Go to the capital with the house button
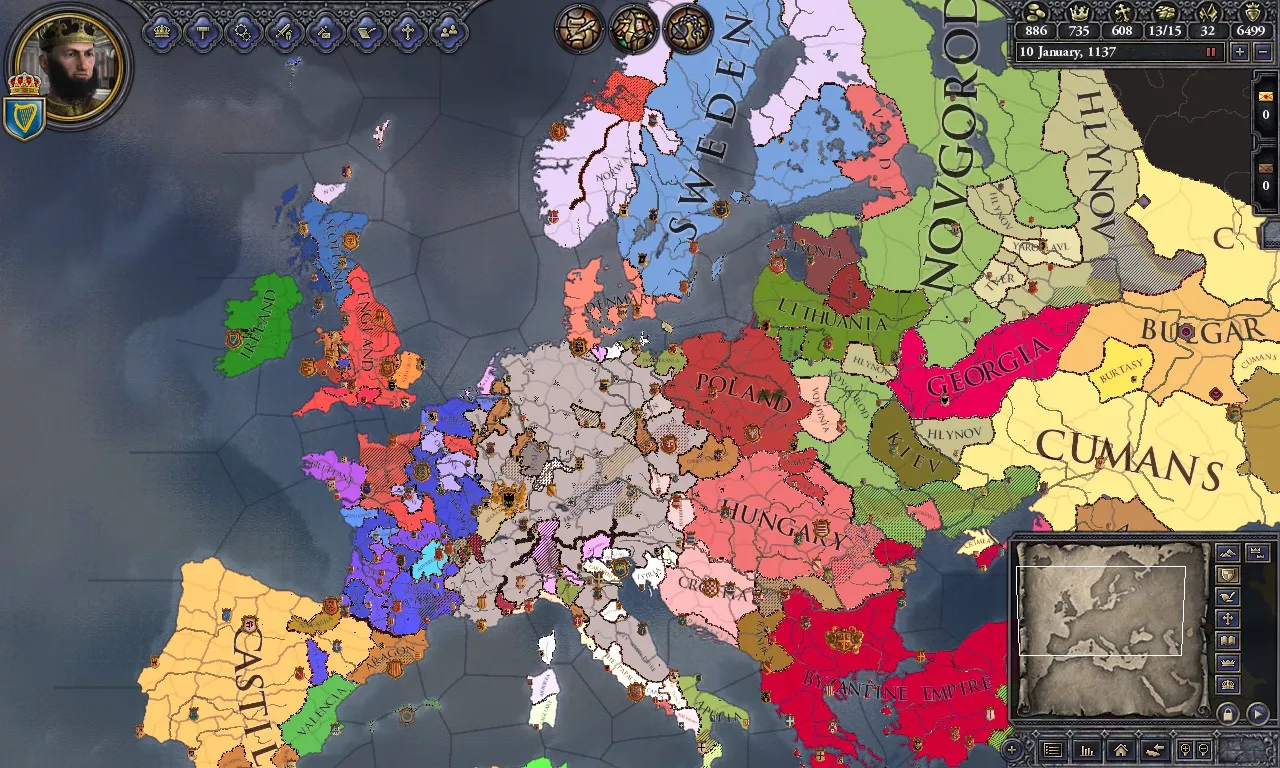Viewport: 1280px width, 768px height. (x=1120, y=749)
